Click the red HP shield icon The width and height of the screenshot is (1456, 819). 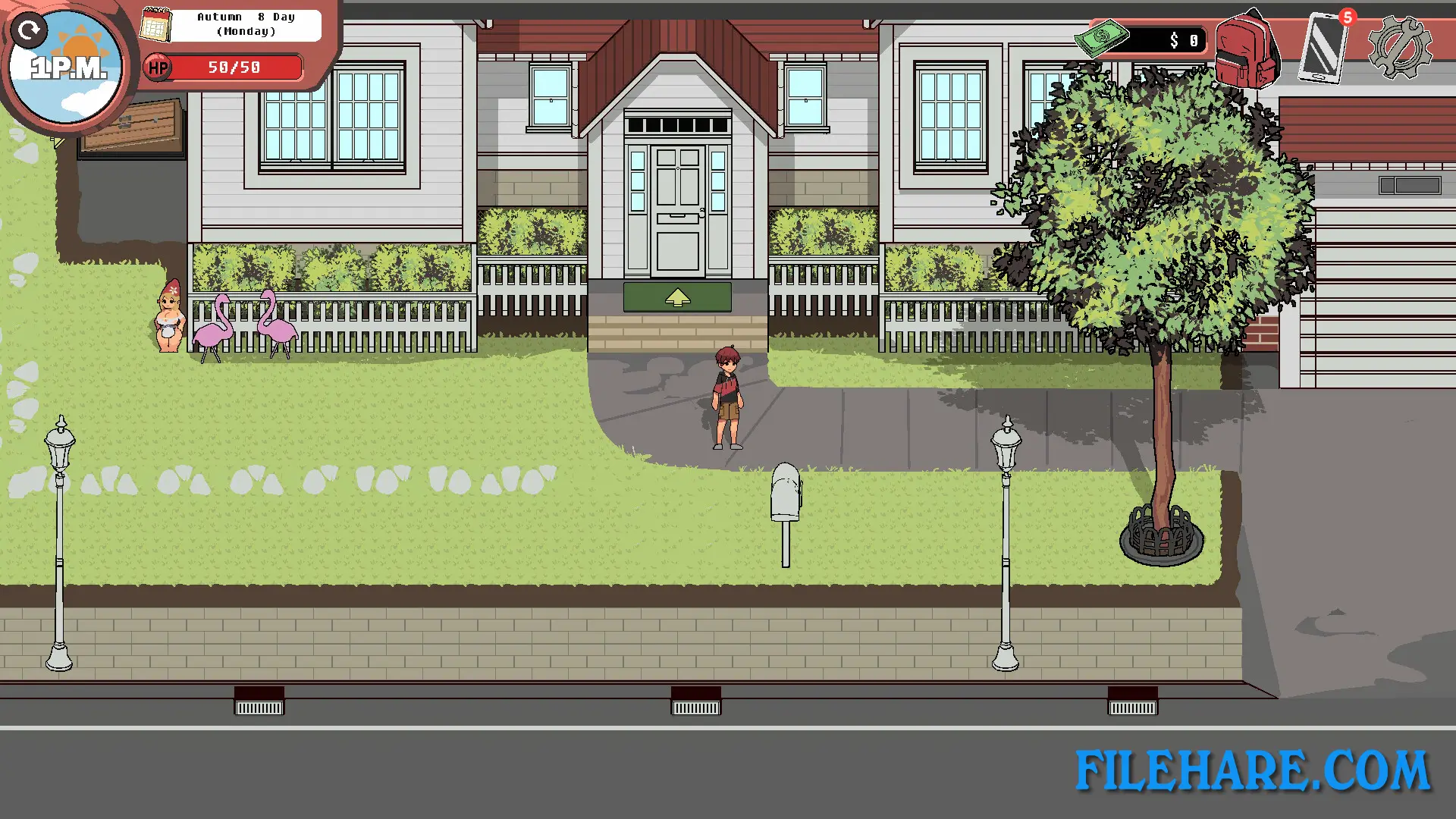pyautogui.click(x=158, y=67)
